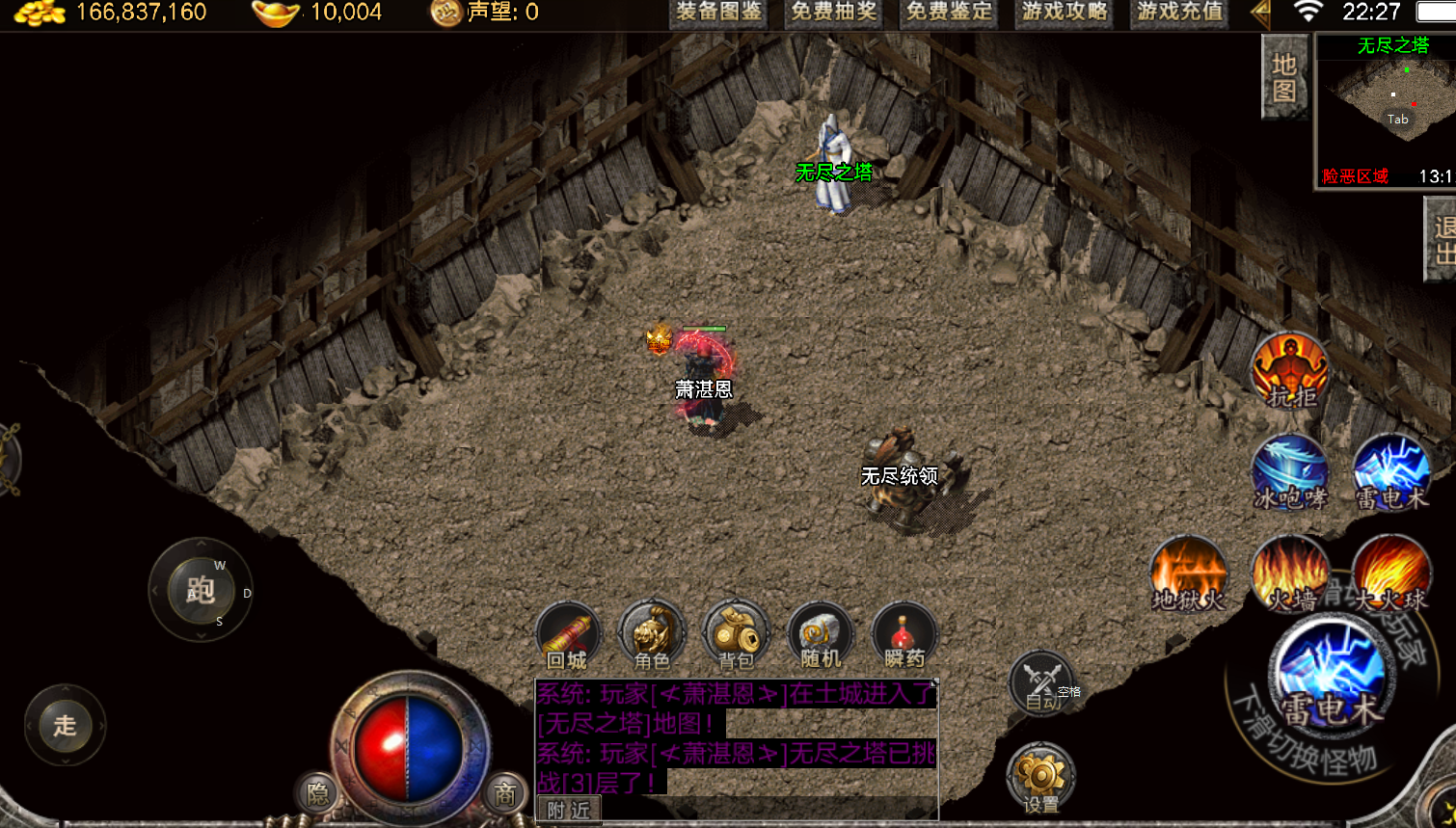Use the 瞬药 instant potion
Screen dimensions: 1456x828
(x=904, y=636)
